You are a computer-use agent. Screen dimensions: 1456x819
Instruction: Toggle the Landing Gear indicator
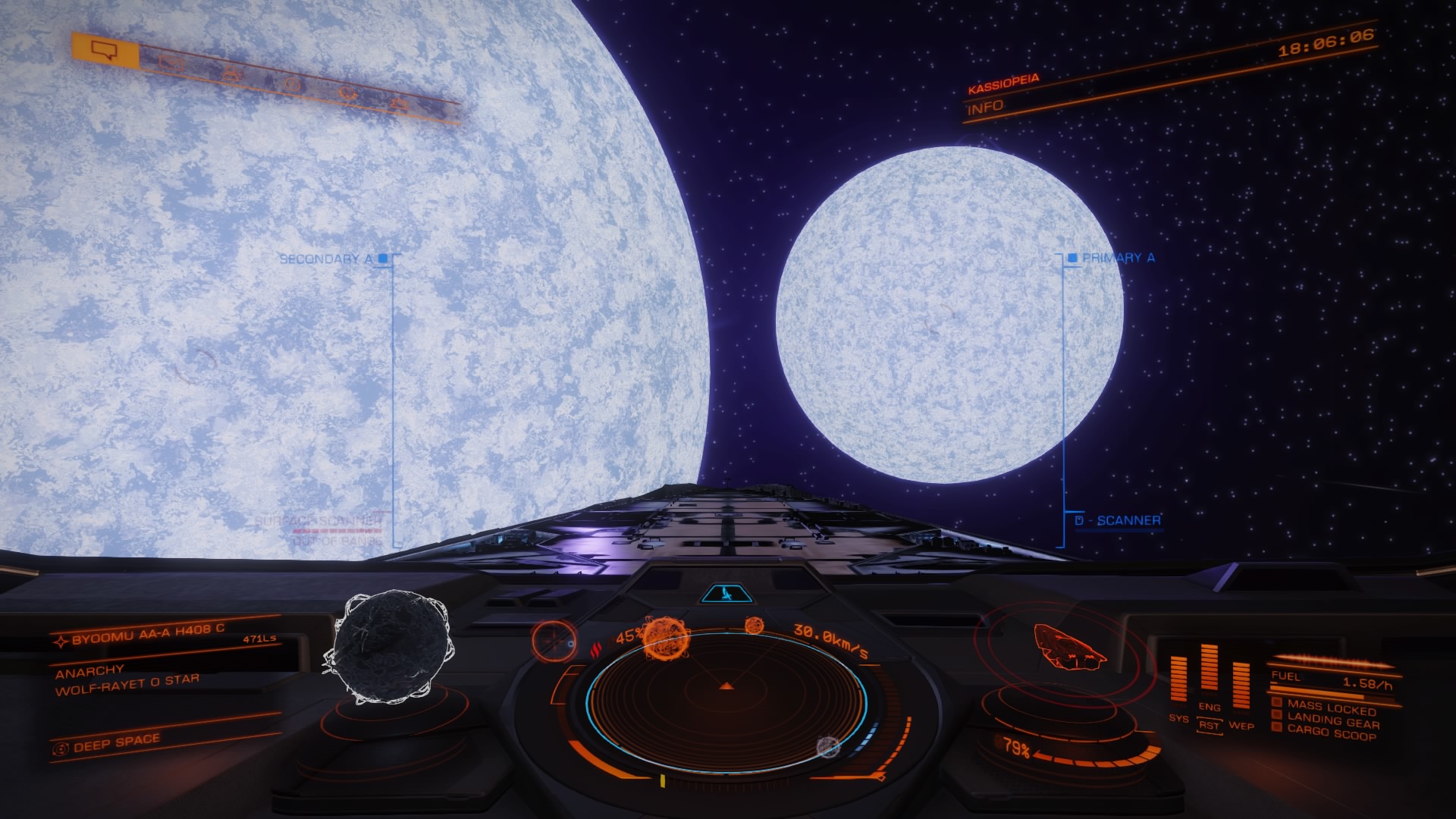point(1332,720)
